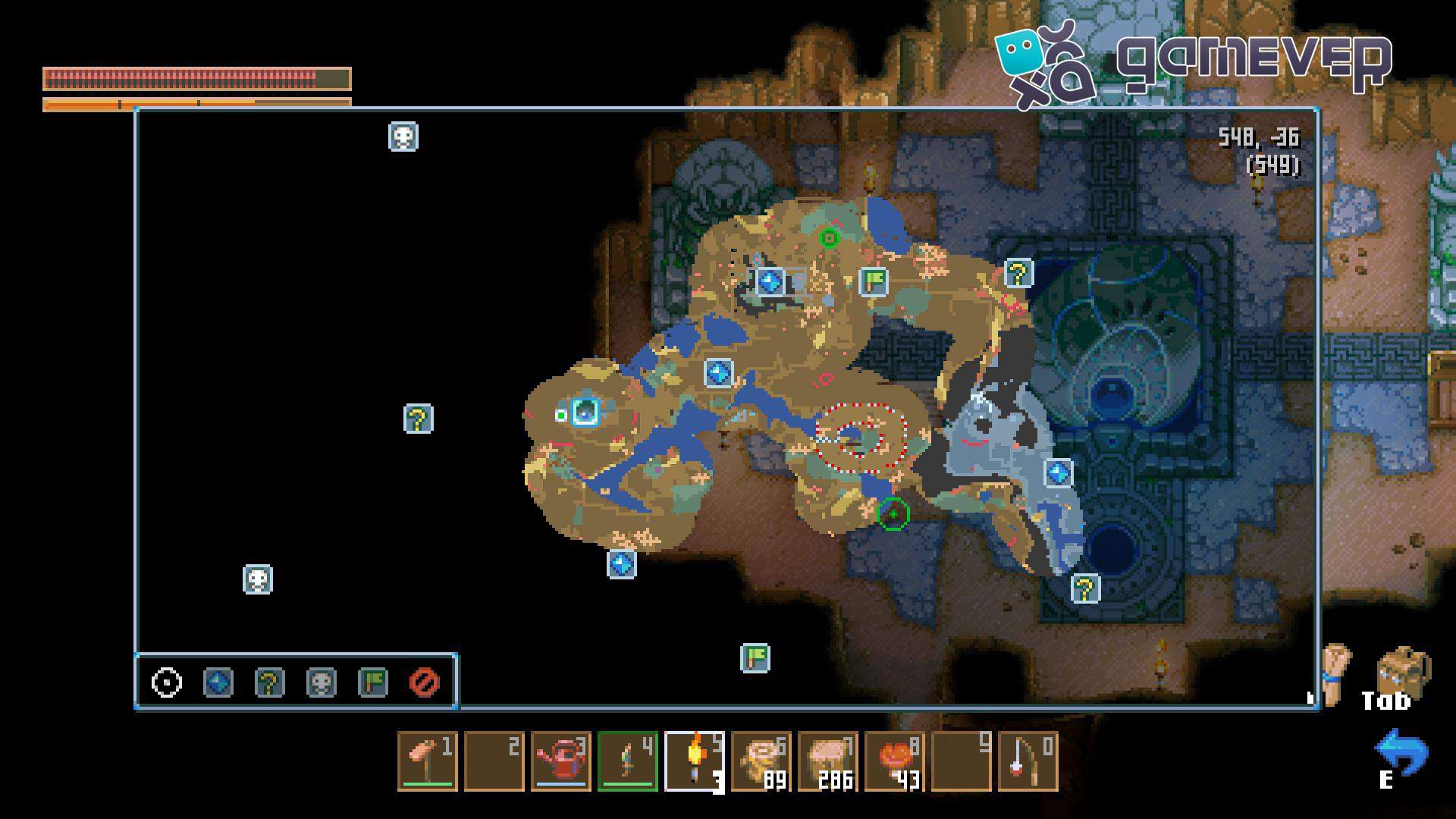Select the shovel in hotbar slot 1

(428, 761)
